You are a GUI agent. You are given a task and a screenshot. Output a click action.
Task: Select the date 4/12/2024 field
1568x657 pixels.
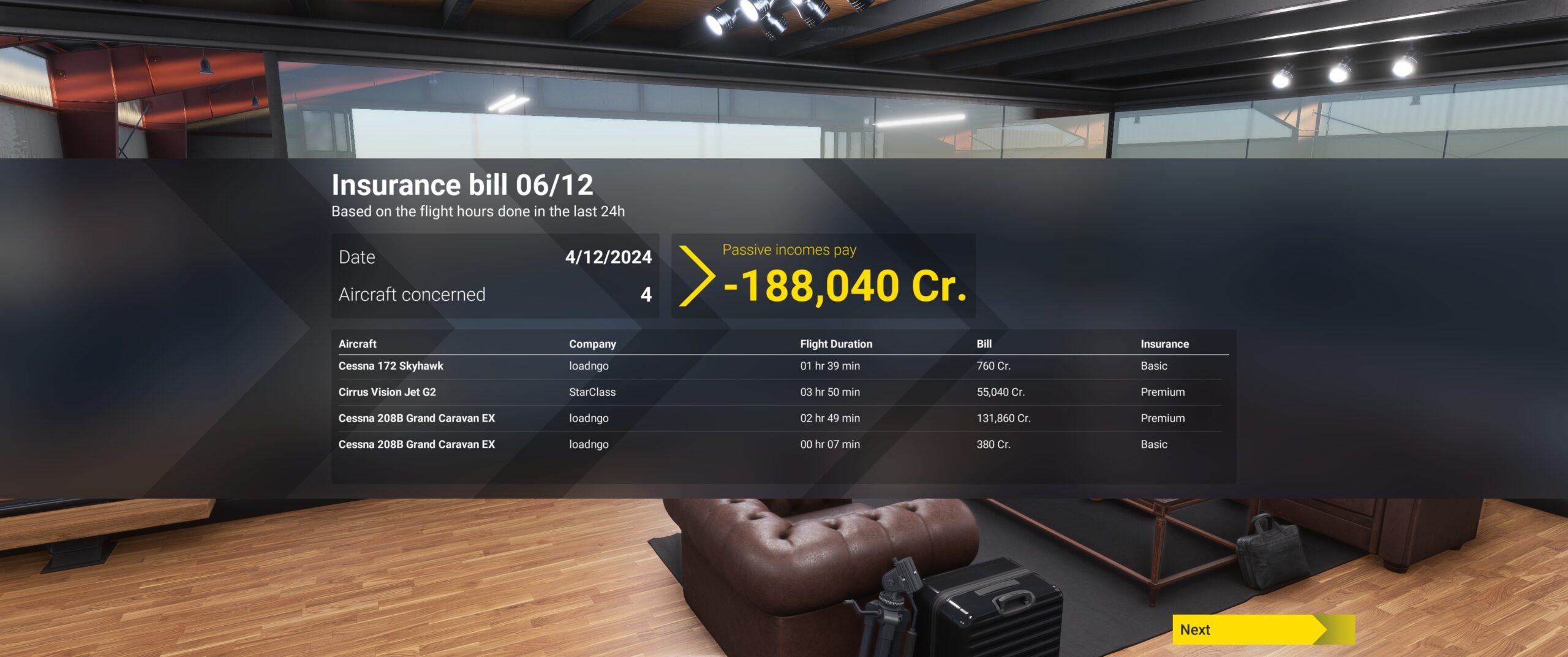pyautogui.click(x=609, y=257)
